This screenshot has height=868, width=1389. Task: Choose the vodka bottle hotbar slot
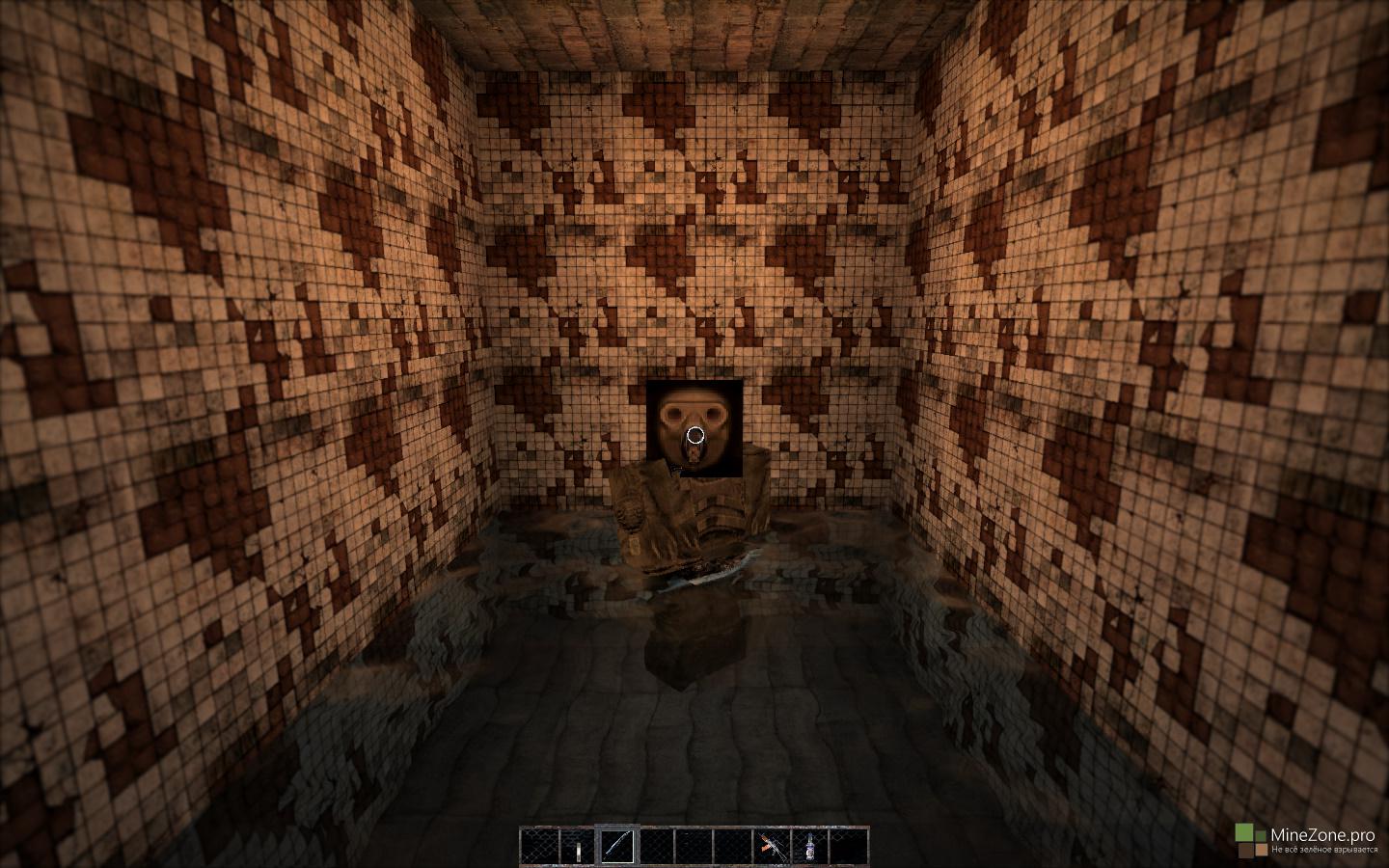(x=810, y=846)
